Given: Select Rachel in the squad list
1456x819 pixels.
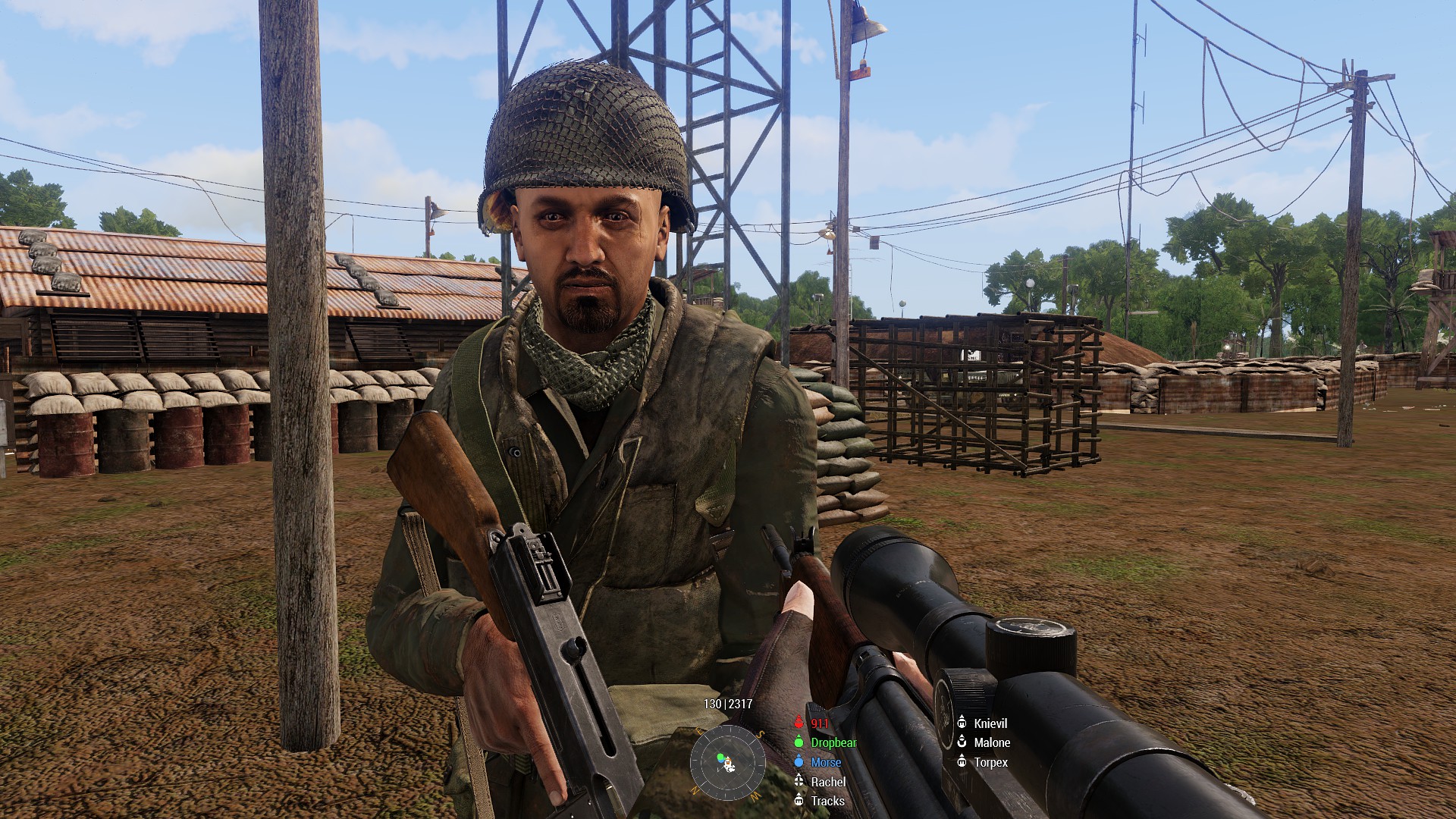Looking at the screenshot, I should click(x=827, y=782).
